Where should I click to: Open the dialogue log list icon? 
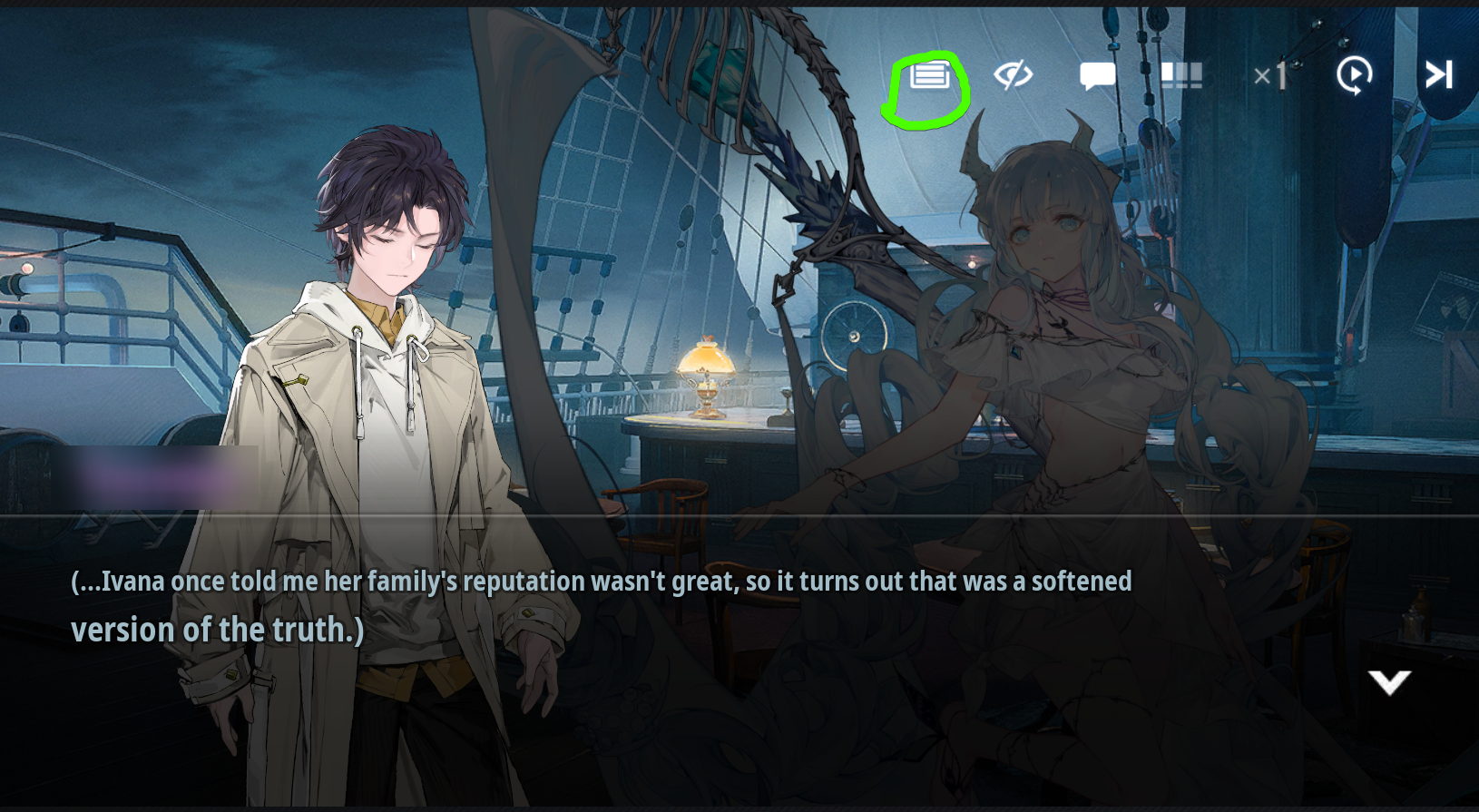(929, 76)
